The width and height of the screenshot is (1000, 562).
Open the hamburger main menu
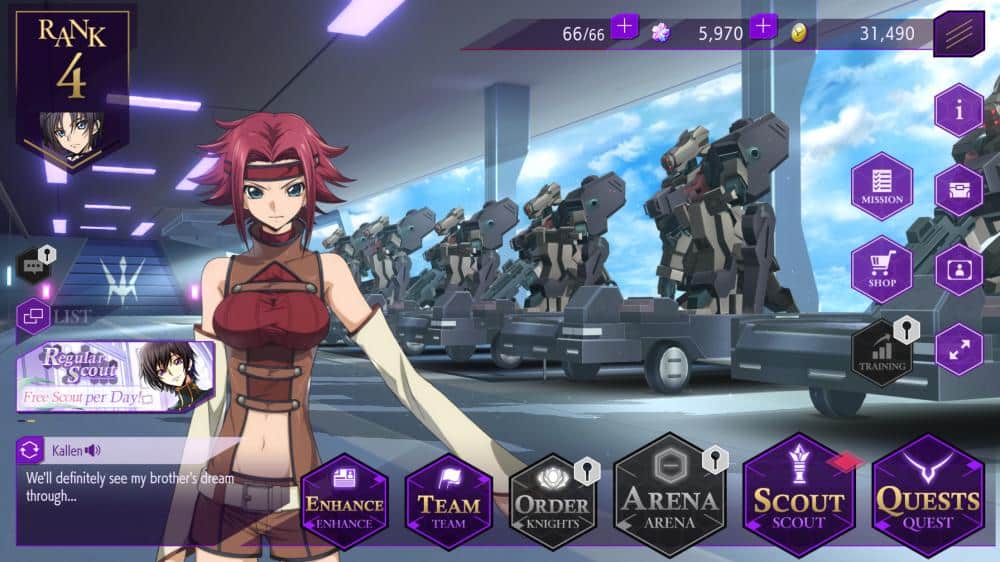958,35
